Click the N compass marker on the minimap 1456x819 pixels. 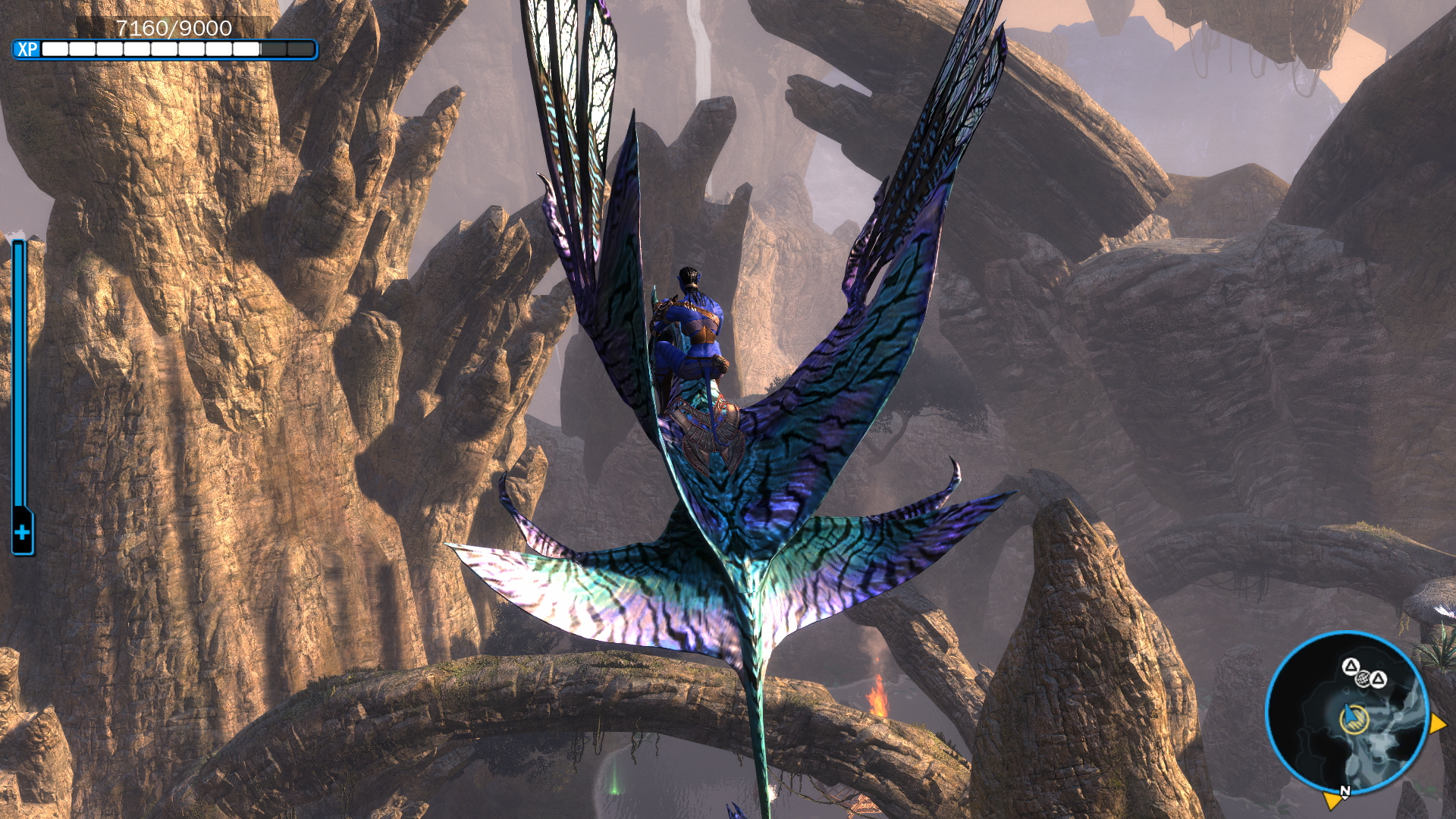1345,791
